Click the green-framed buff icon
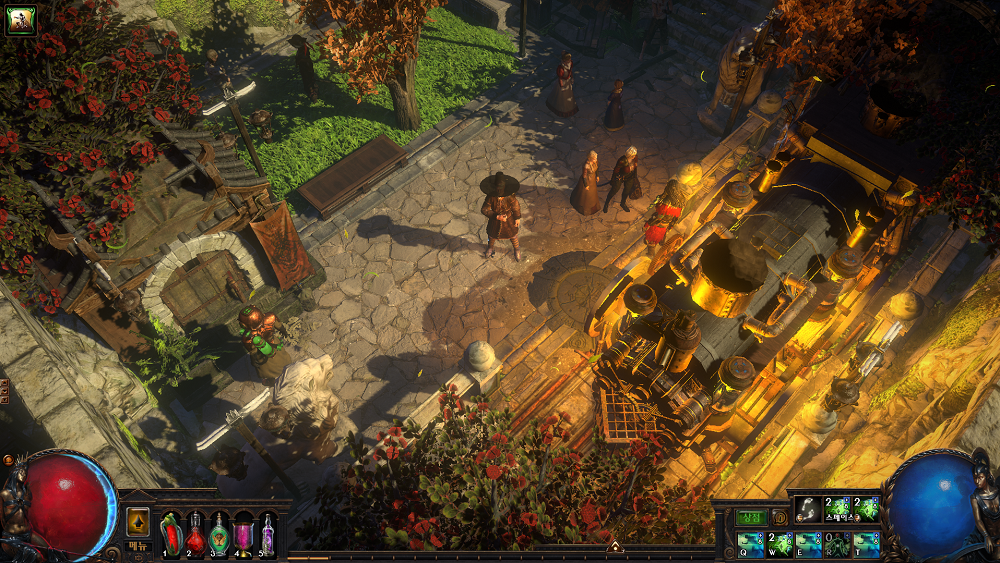Image resolution: width=1000 pixels, height=563 pixels. [21, 20]
